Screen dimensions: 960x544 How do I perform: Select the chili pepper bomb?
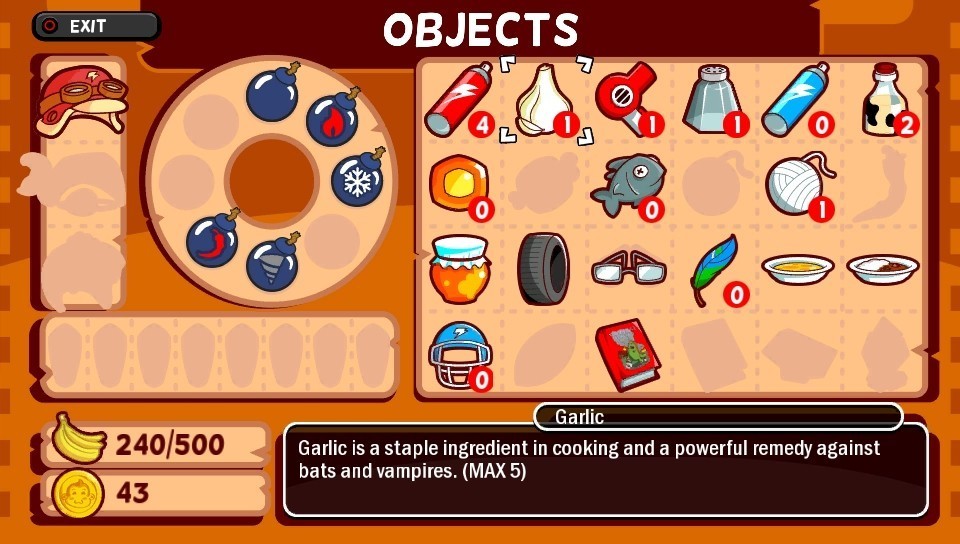[x=213, y=239]
